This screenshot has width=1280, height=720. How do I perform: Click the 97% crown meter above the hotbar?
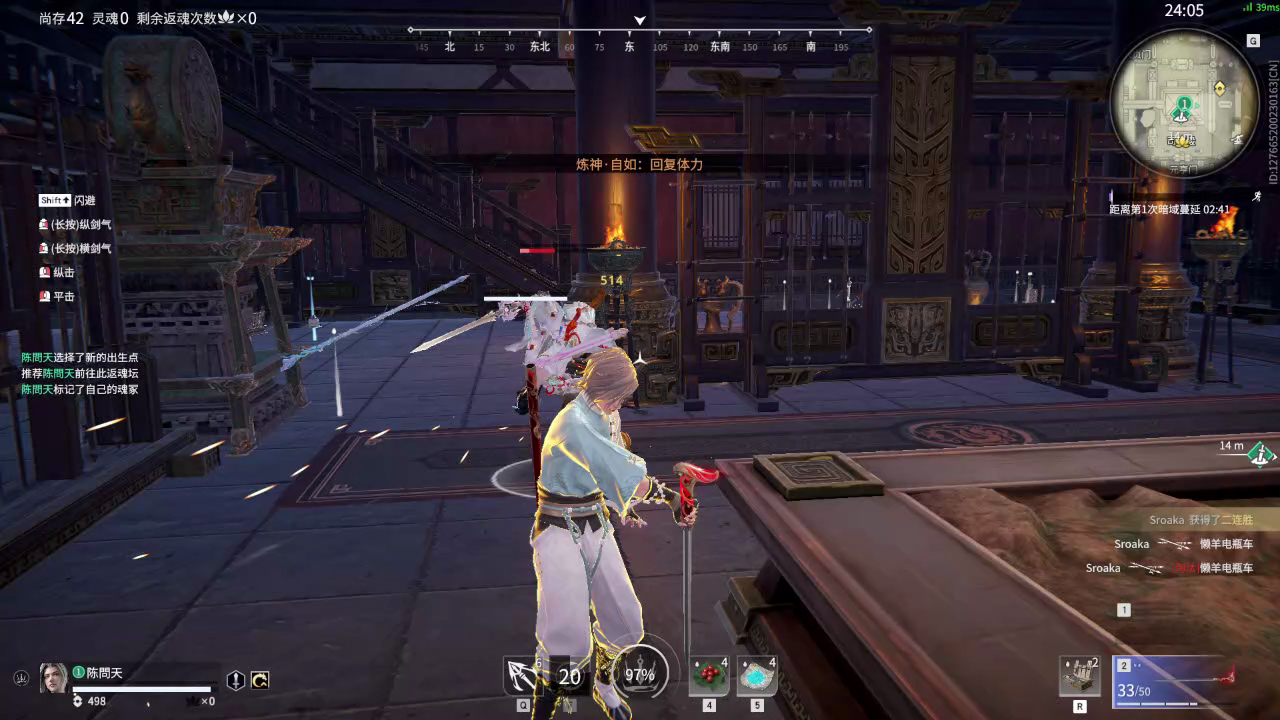click(x=638, y=675)
